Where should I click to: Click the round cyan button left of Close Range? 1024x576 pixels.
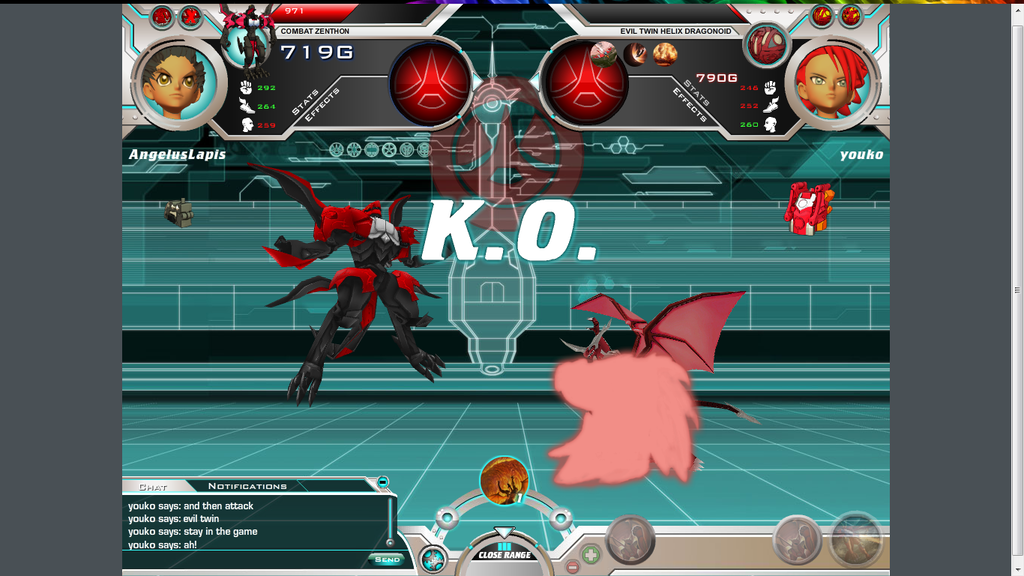[432, 559]
